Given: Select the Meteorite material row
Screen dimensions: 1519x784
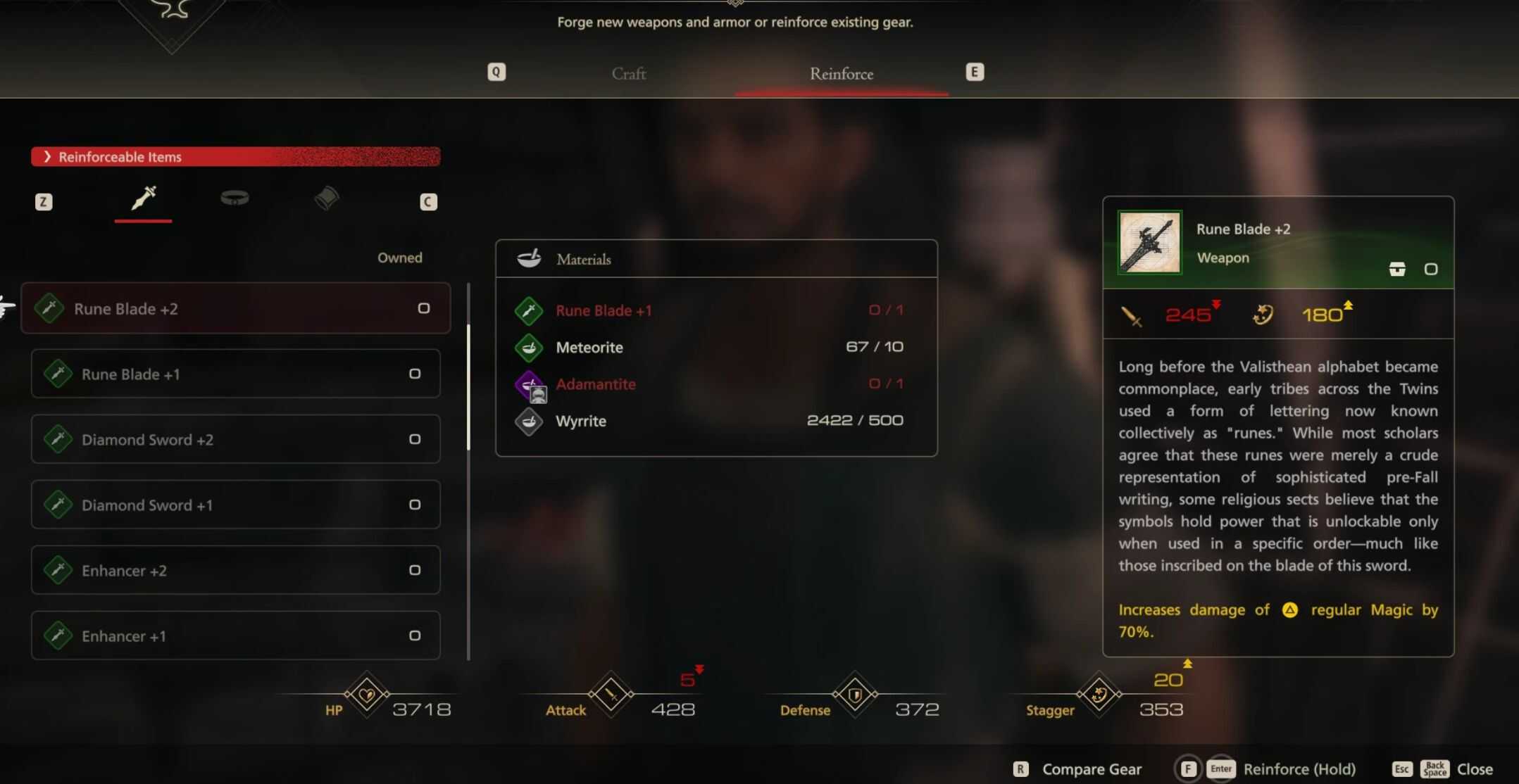Looking at the screenshot, I should 715,347.
